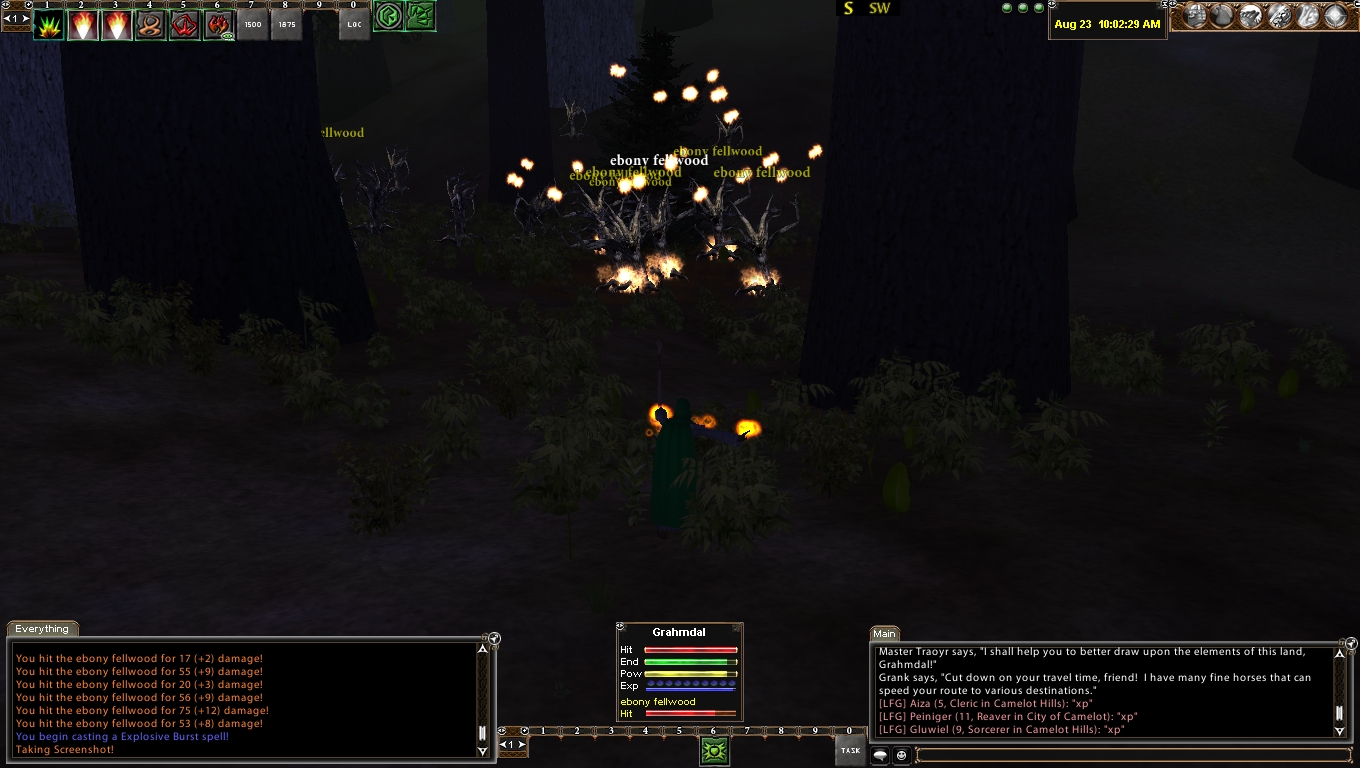The height and width of the screenshot is (768, 1360).
Task: Run the 1875 macro button
Action: (287, 25)
